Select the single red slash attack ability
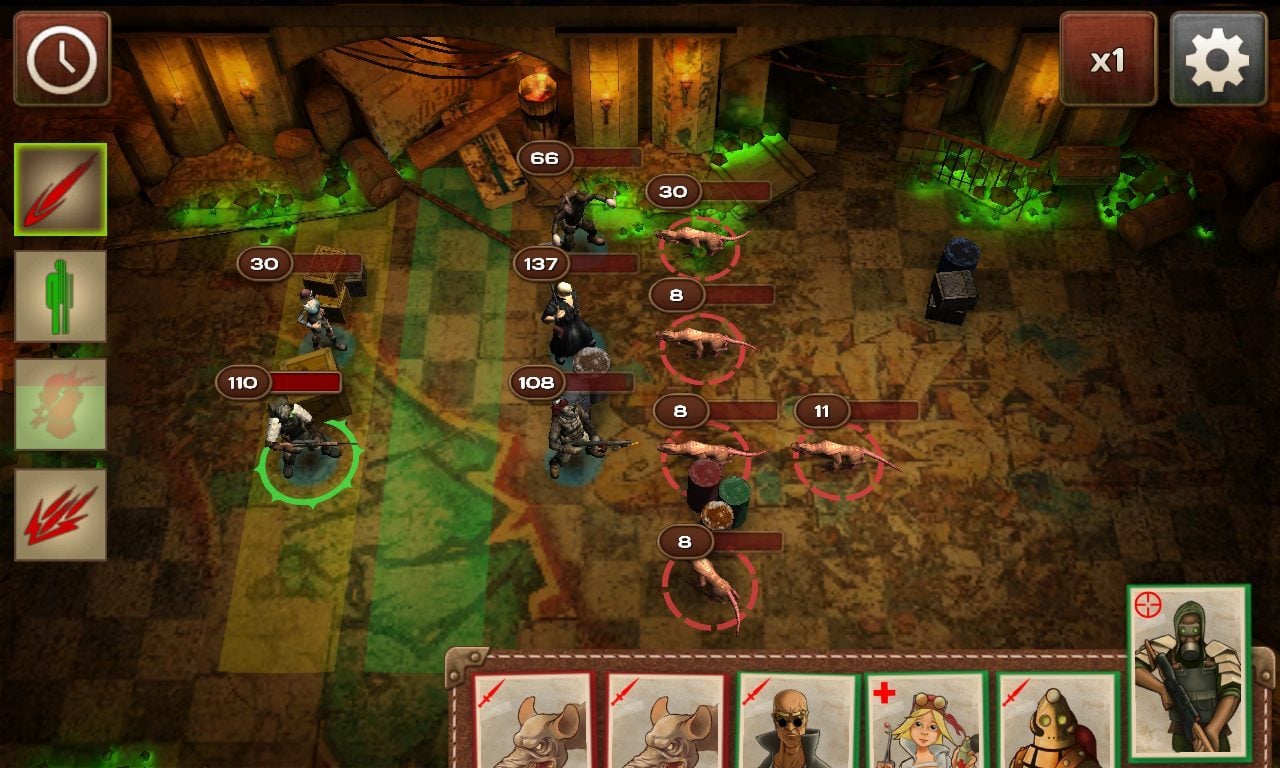Image resolution: width=1280 pixels, height=768 pixels. 60,189
